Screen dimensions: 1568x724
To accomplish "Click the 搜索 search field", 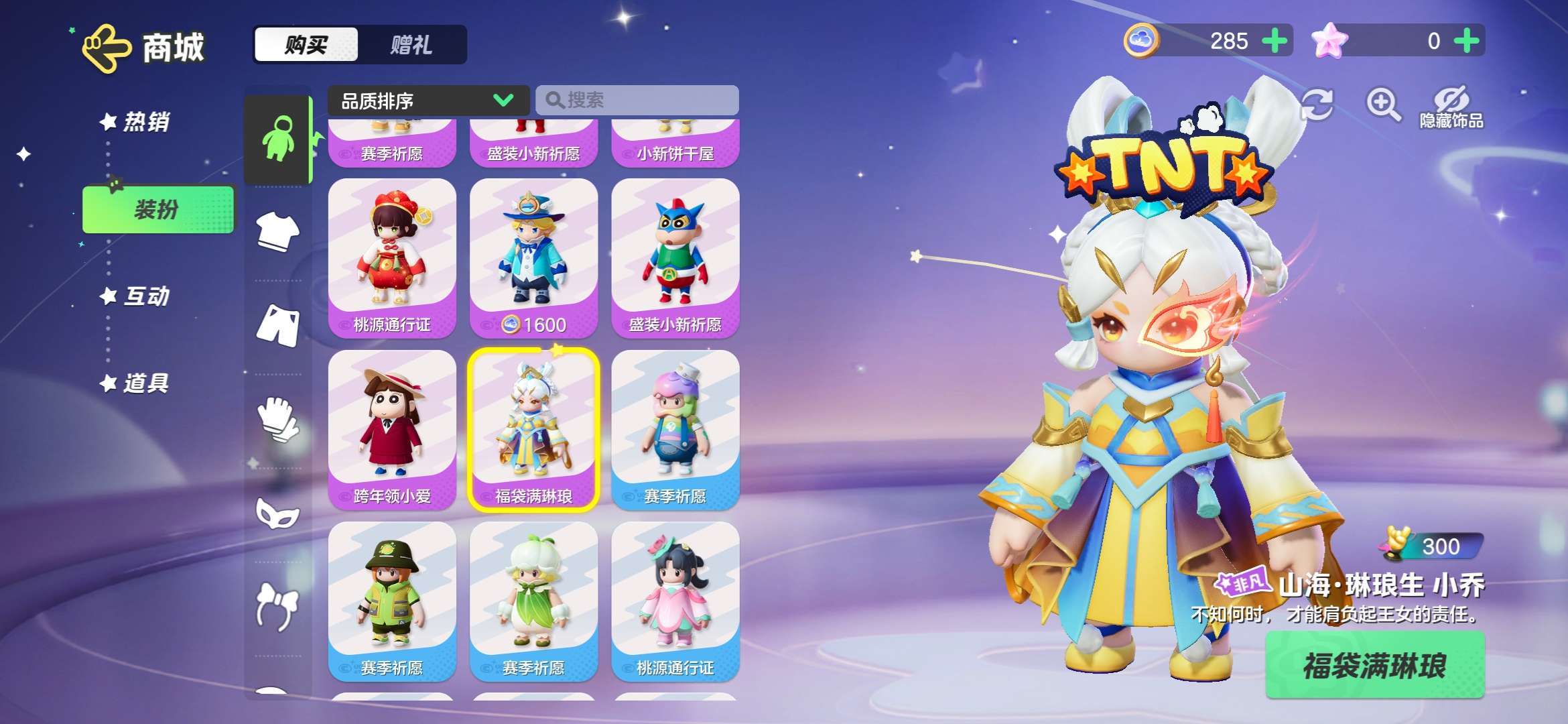I will tap(637, 101).
